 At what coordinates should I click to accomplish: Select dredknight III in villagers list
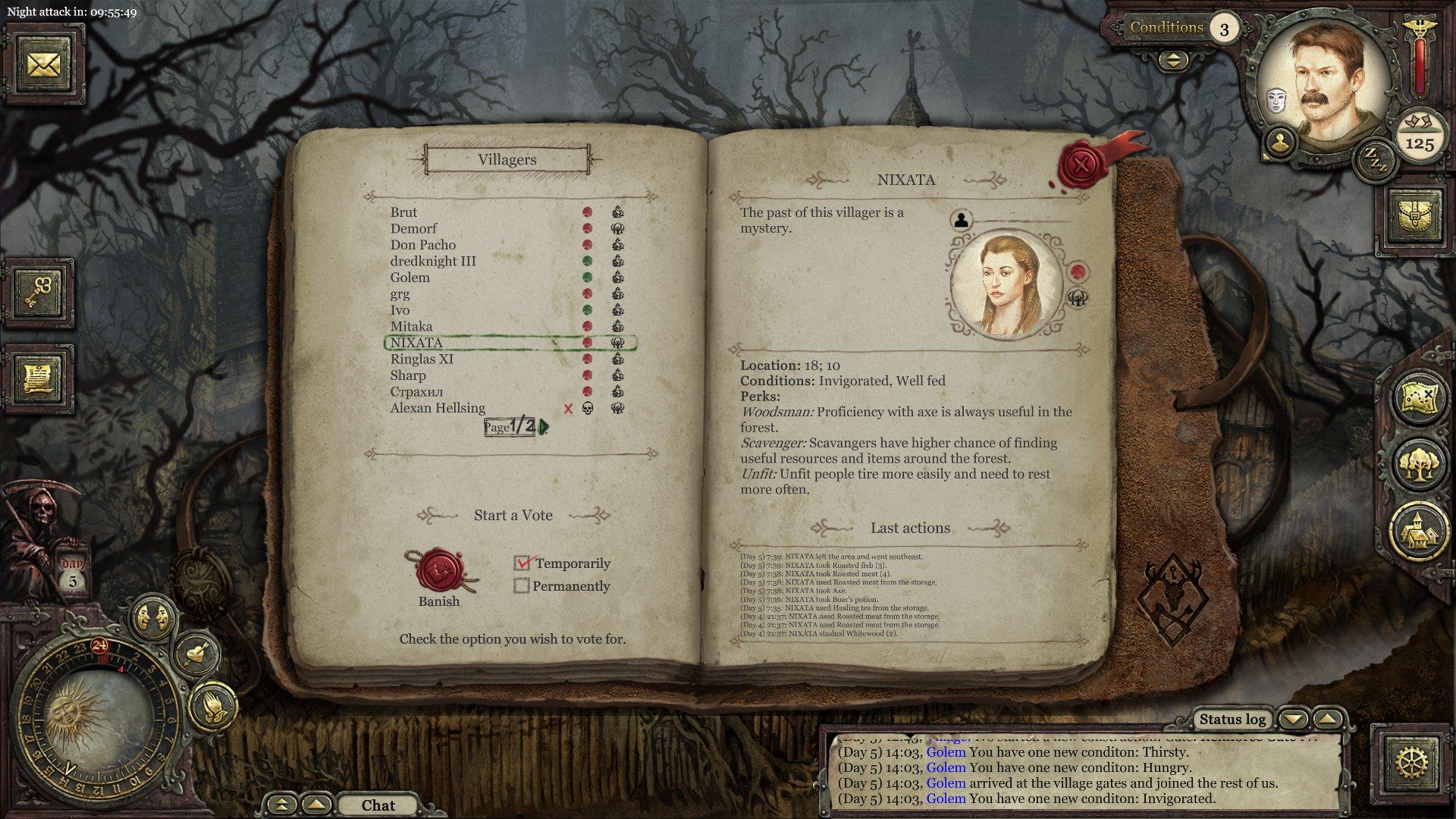click(x=433, y=261)
